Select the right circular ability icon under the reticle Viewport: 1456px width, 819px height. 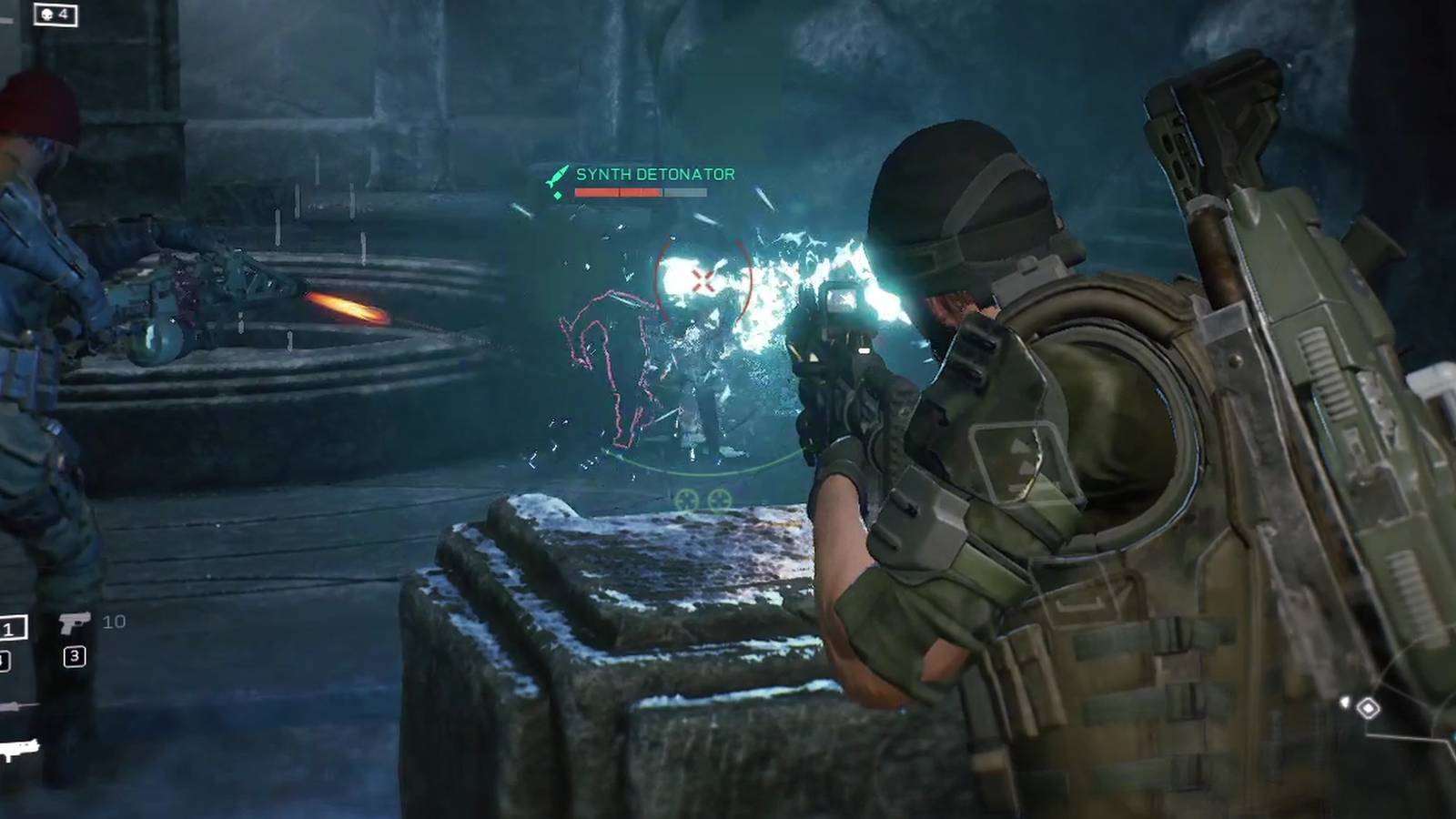pyautogui.click(x=720, y=499)
